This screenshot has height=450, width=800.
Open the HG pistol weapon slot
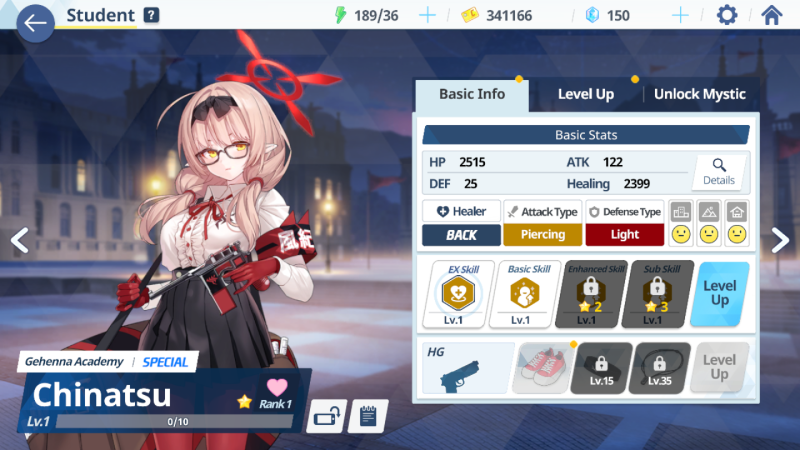pos(468,368)
